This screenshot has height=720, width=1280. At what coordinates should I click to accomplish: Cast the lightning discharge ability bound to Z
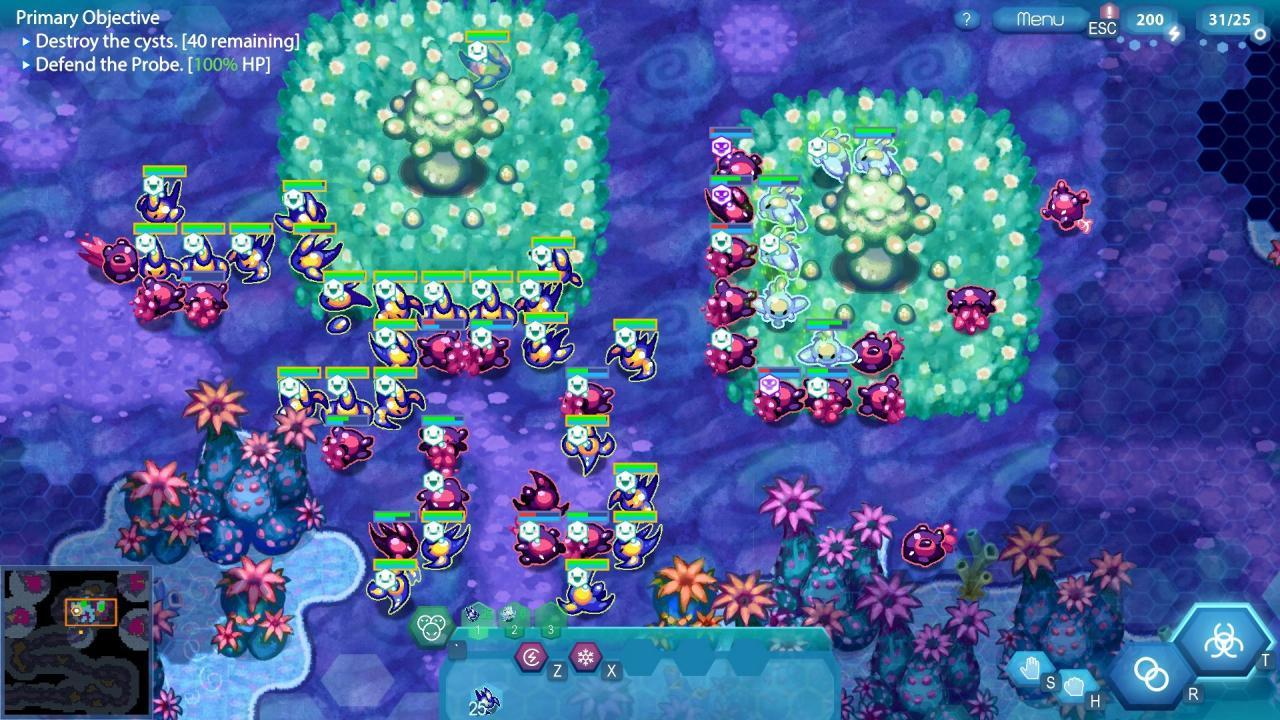pos(532,657)
